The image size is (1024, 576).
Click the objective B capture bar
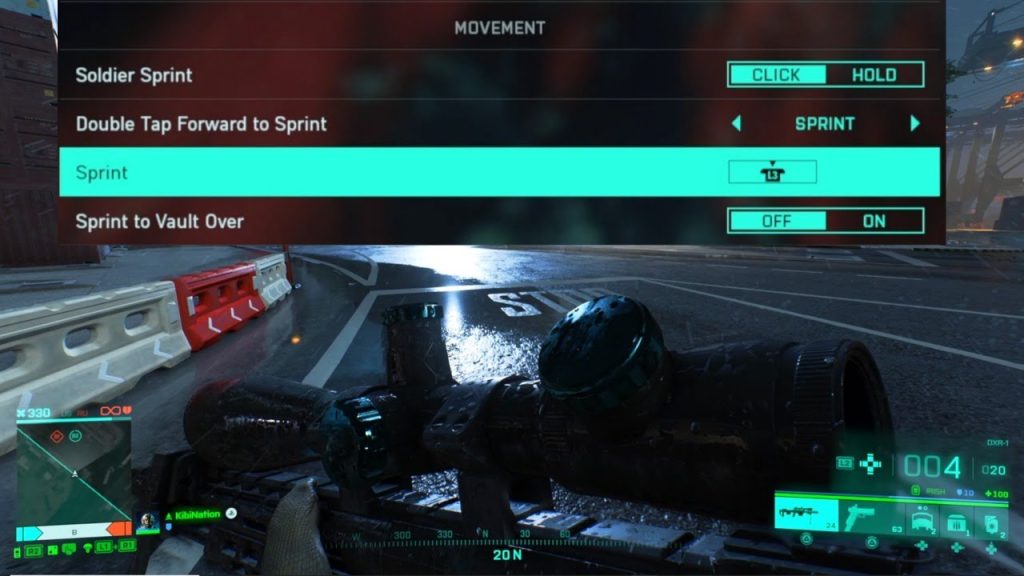coord(75,529)
